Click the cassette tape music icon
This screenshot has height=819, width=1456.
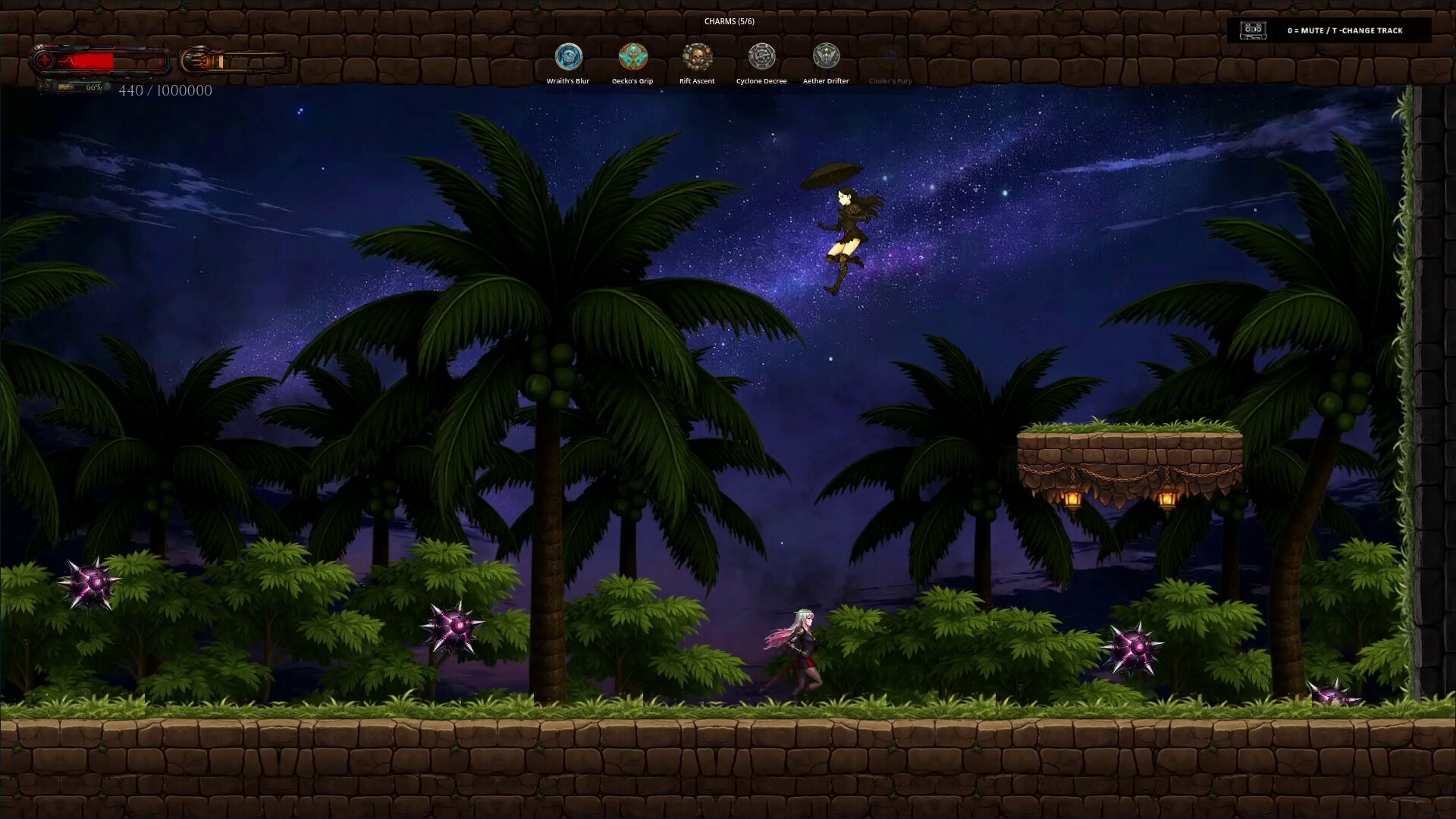pyautogui.click(x=1253, y=30)
